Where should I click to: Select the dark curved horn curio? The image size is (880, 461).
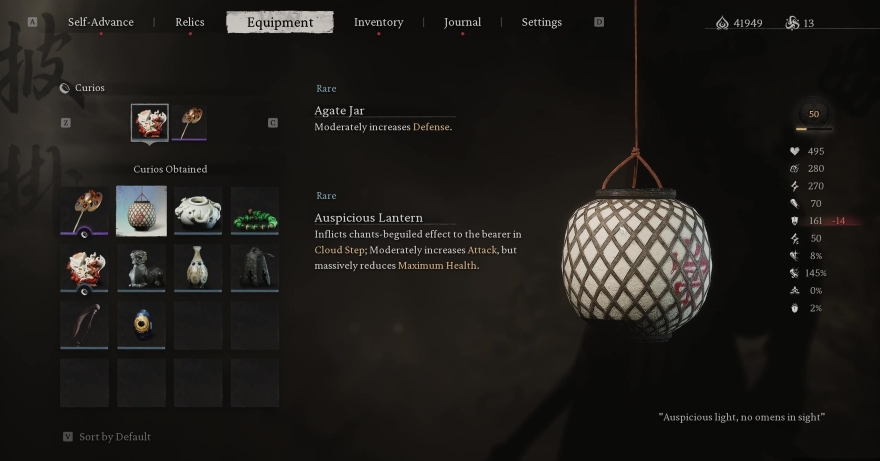84,324
